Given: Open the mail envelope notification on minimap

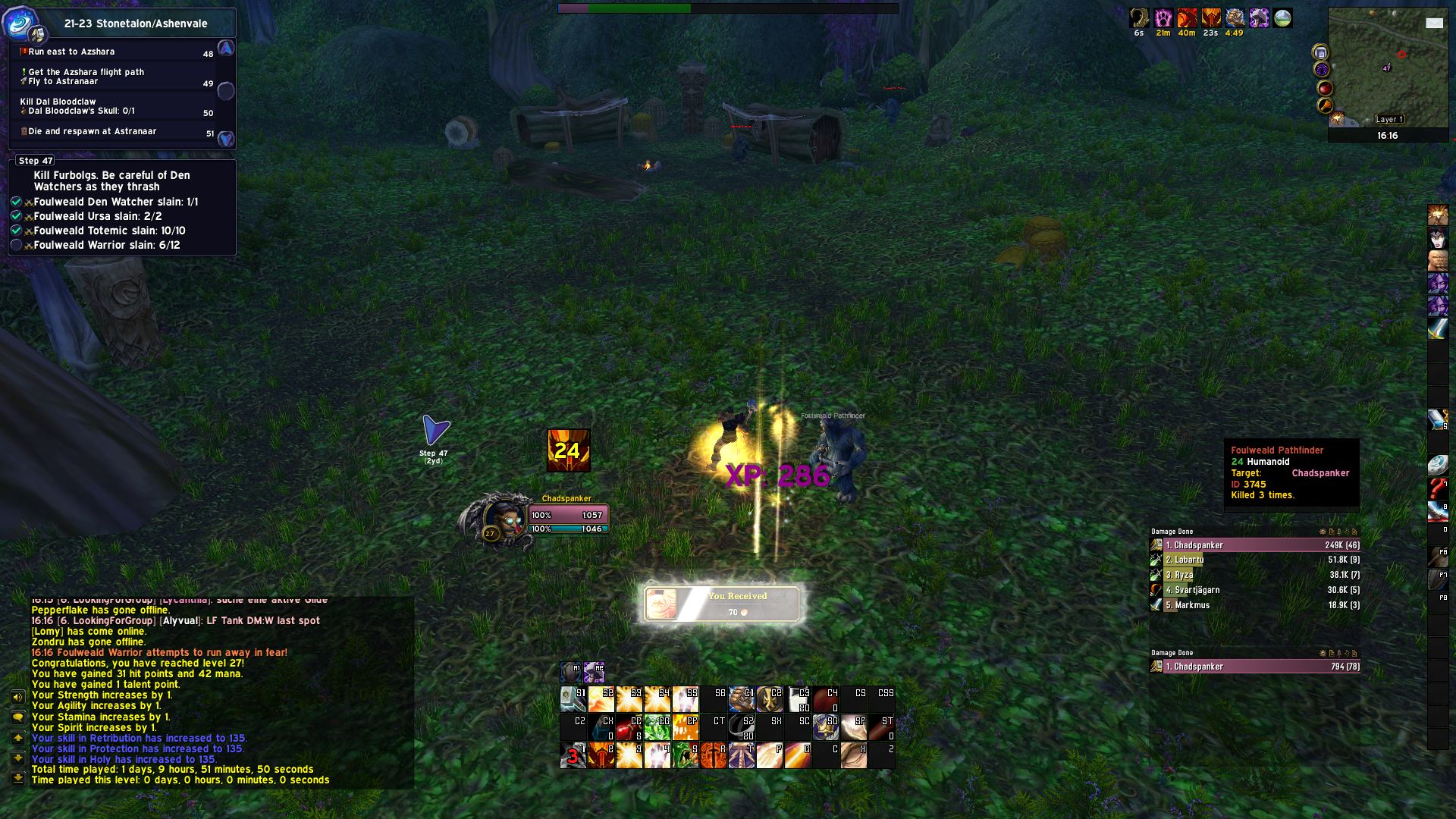Looking at the screenshot, I should [1434, 23].
